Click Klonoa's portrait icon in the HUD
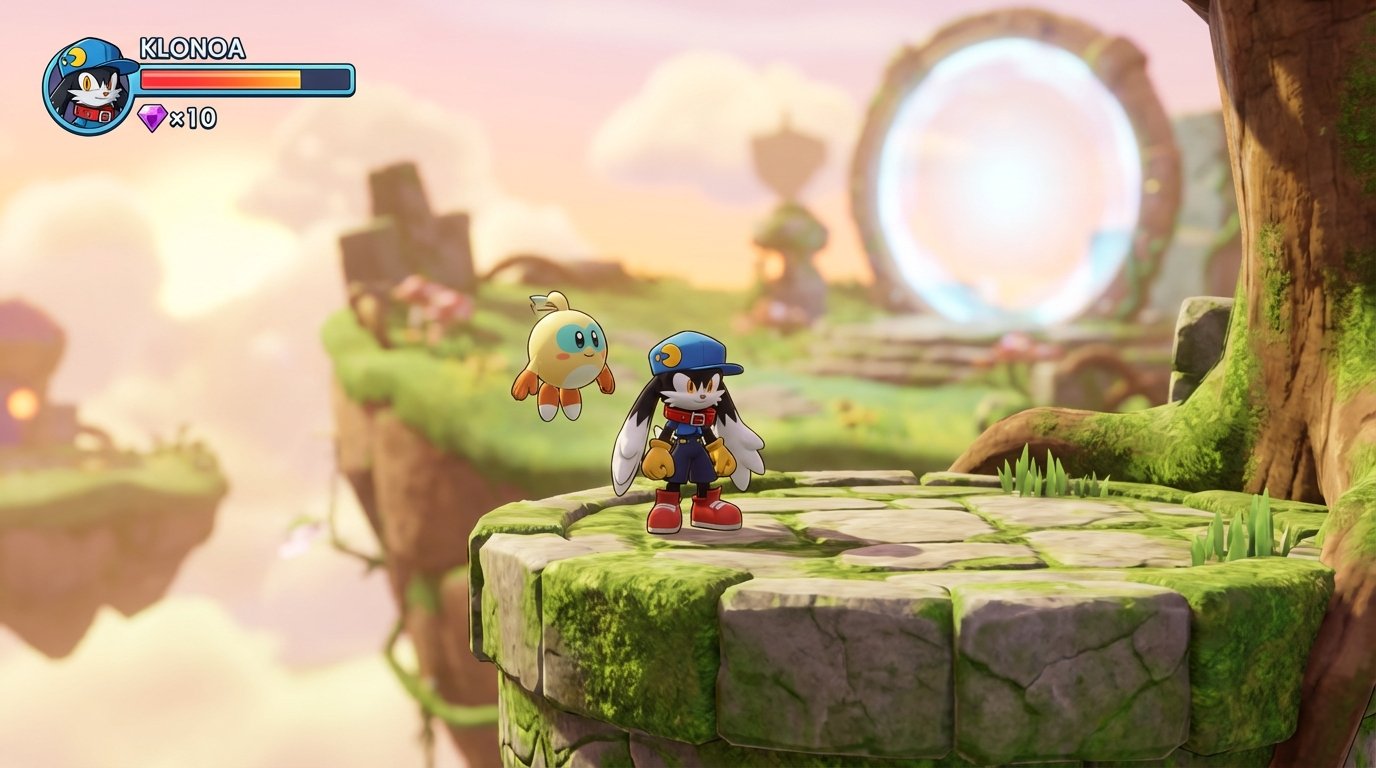The image size is (1376, 768). (90, 84)
